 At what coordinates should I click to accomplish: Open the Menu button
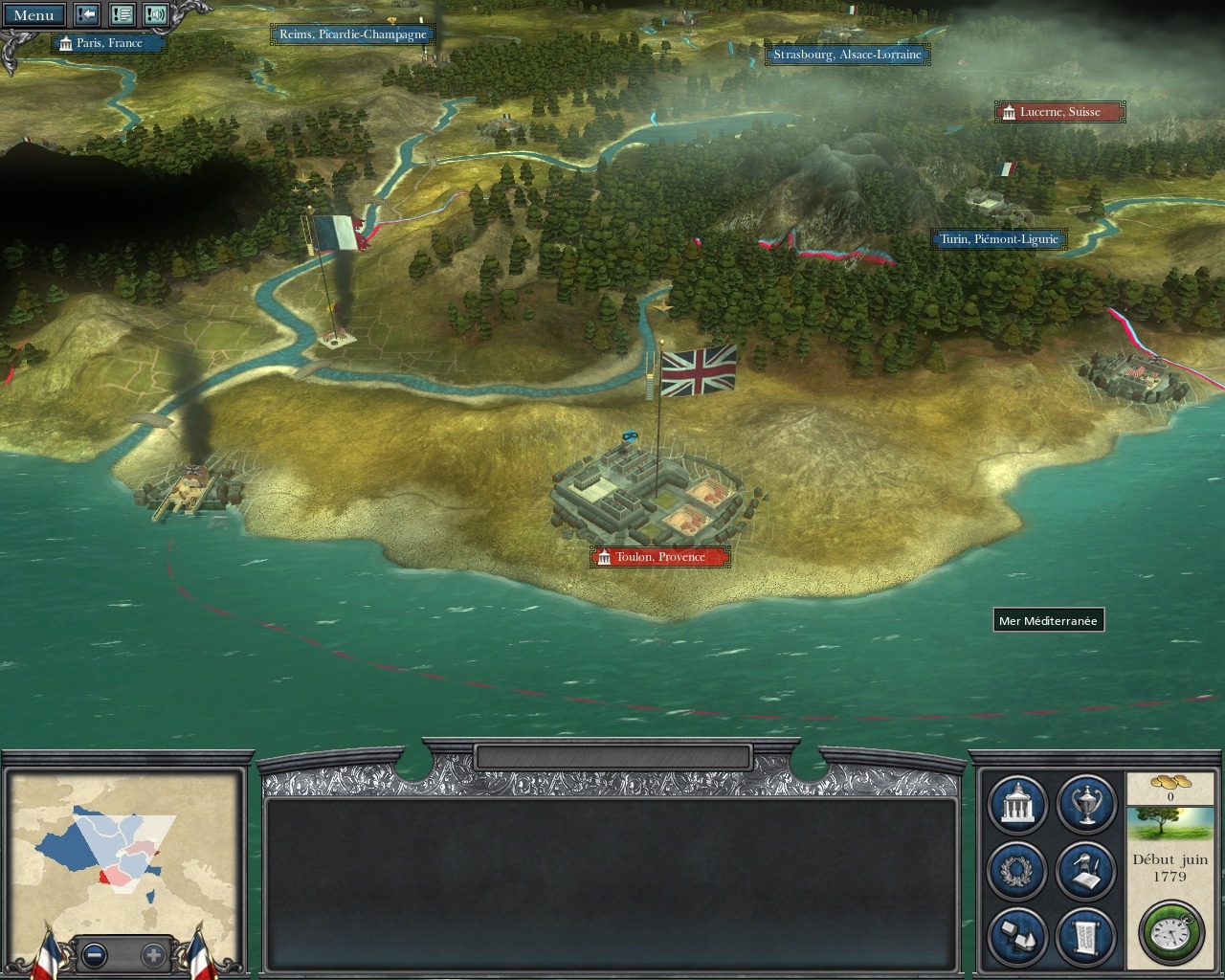pyautogui.click(x=33, y=15)
